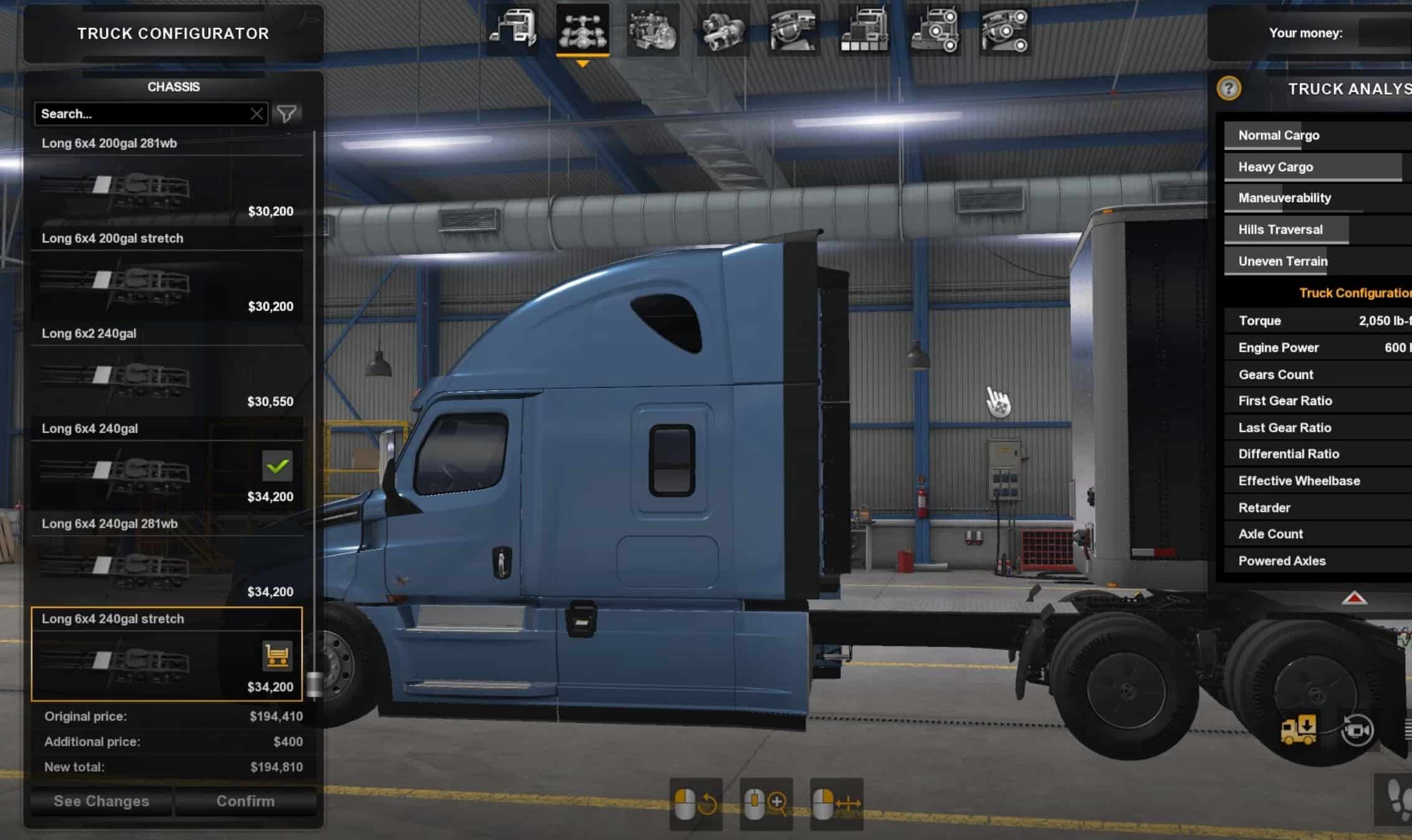The image size is (1412, 840).
Task: Click the chassis Search field
Action: coord(142,114)
